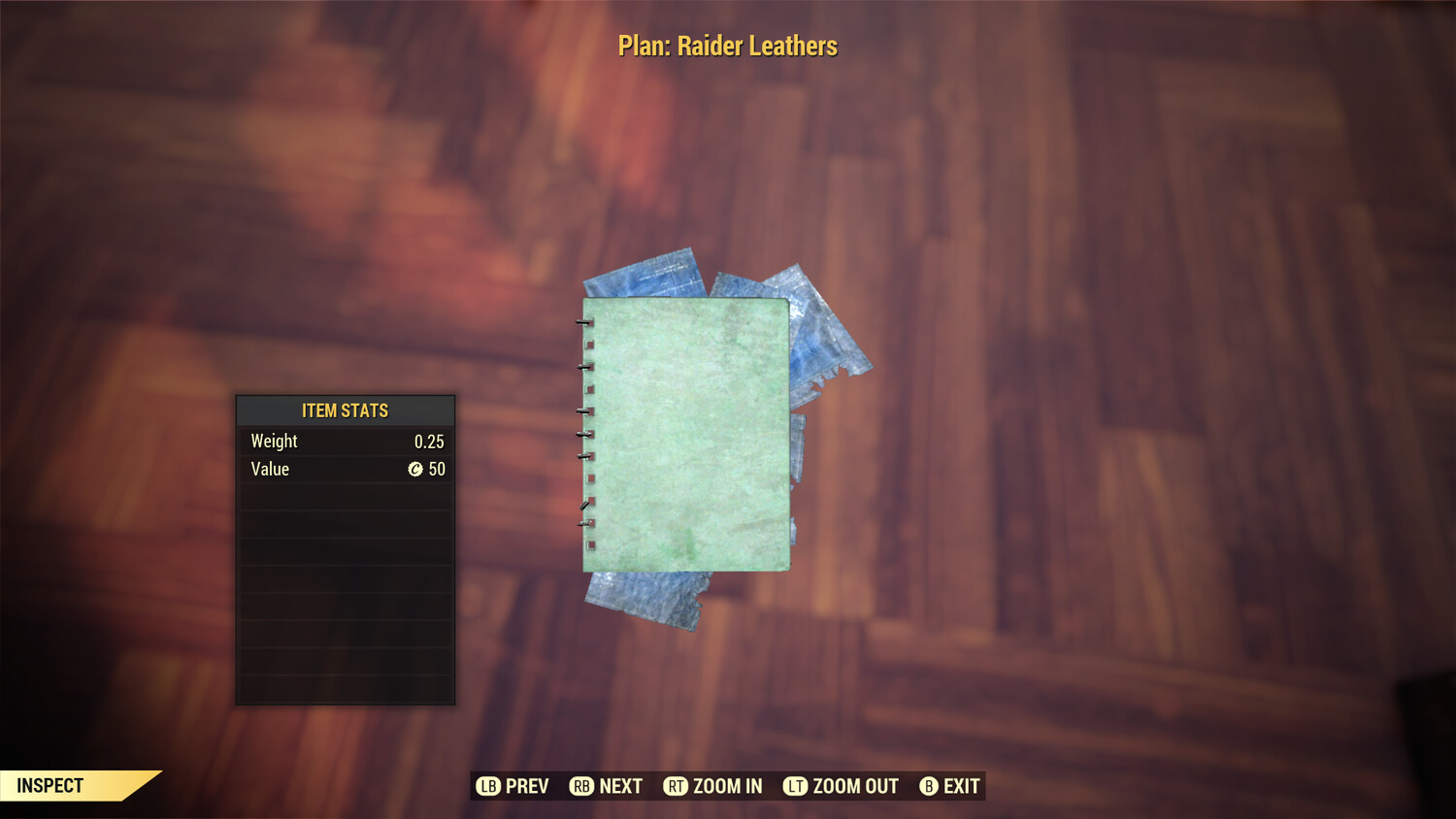
Task: Select the ITEM STATS header
Action: tap(345, 410)
